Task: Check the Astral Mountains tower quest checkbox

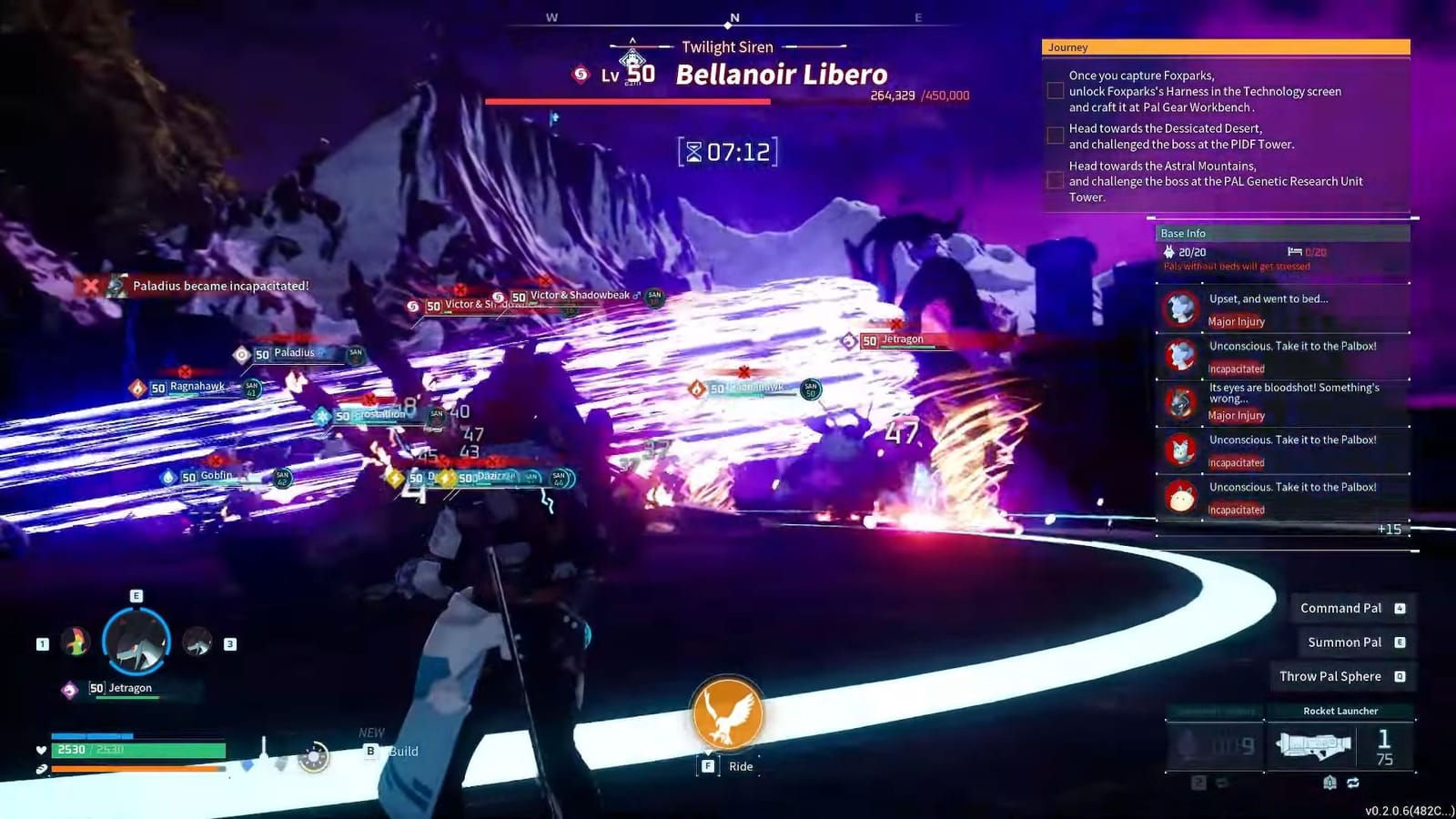Action: click(x=1055, y=180)
